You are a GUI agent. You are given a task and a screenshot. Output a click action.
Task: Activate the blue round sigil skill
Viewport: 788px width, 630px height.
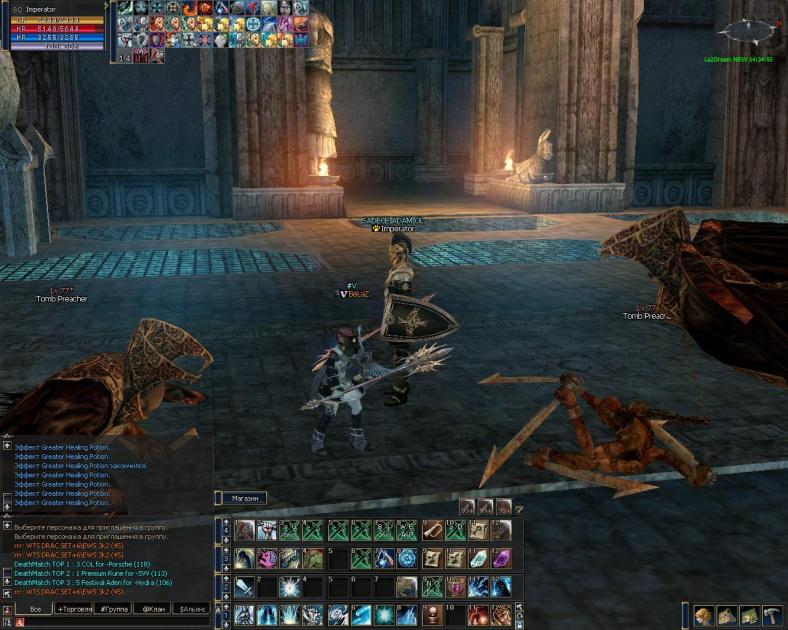click(408, 558)
